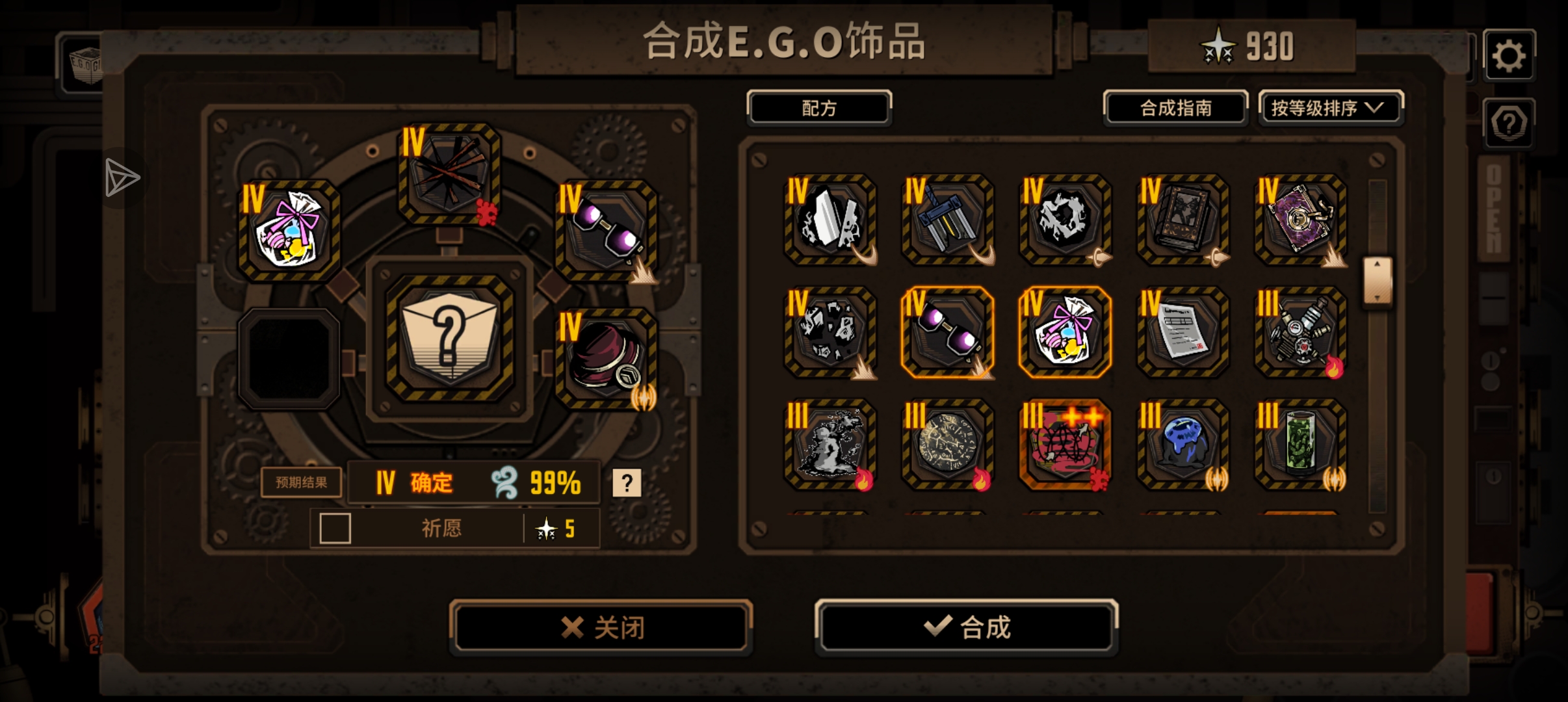Open the 合成指南 synthesis guide
The height and width of the screenshot is (702, 1568).
(x=1176, y=107)
